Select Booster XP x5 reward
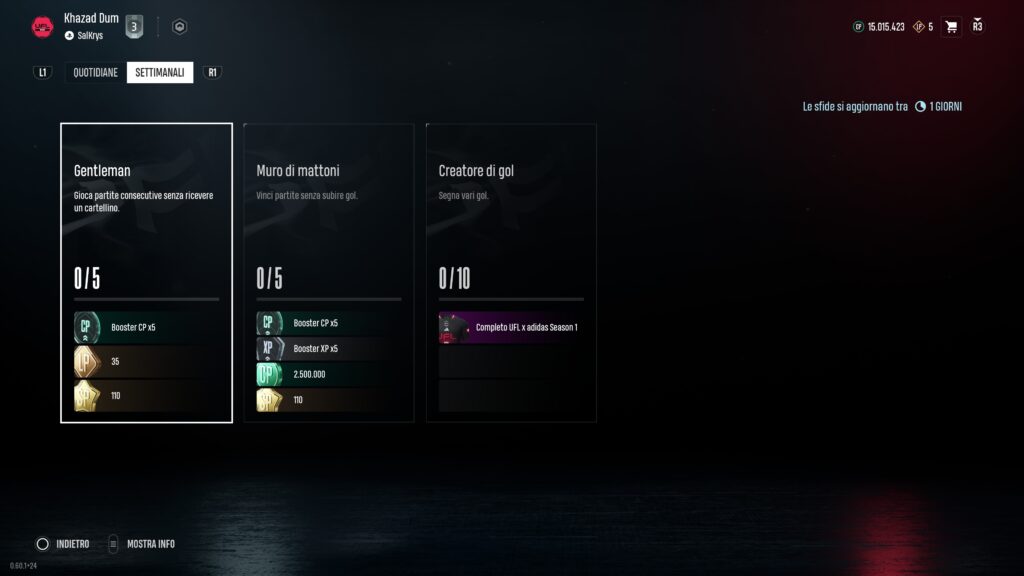Viewport: 1024px width, 576px height. (329, 348)
